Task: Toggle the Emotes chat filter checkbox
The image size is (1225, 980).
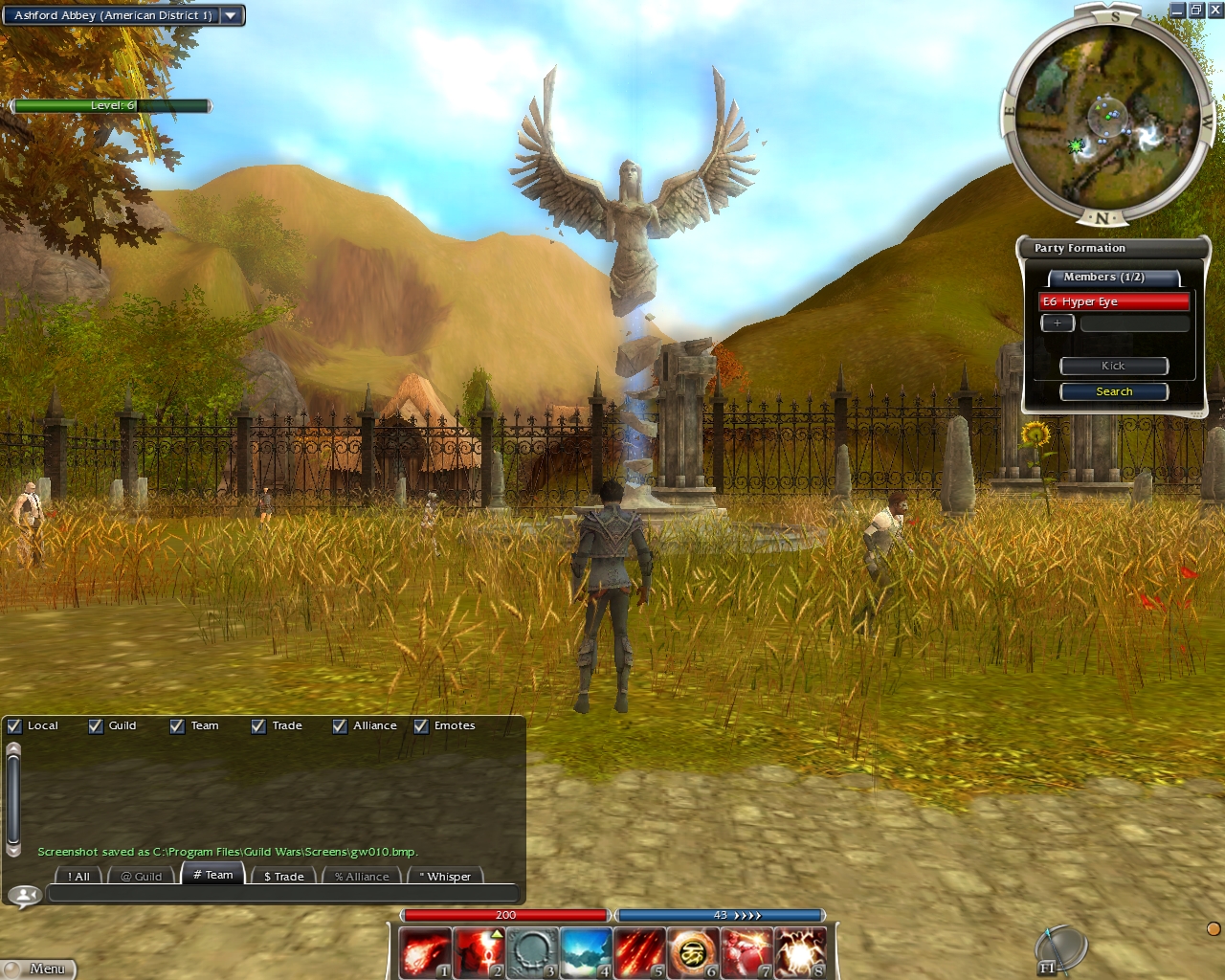Action: pyautogui.click(x=421, y=726)
